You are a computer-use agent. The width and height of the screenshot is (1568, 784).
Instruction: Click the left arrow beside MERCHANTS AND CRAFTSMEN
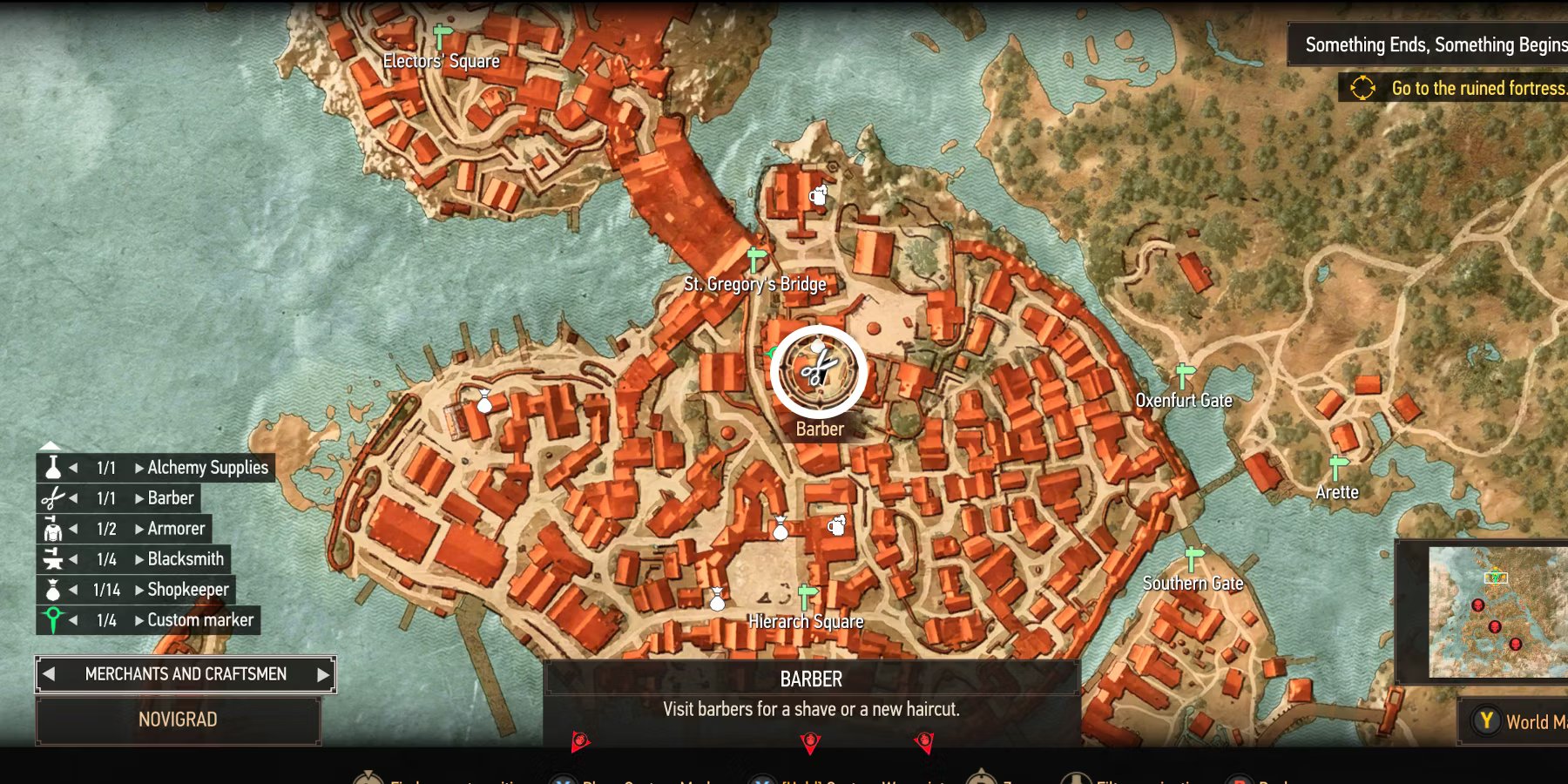pos(50,673)
